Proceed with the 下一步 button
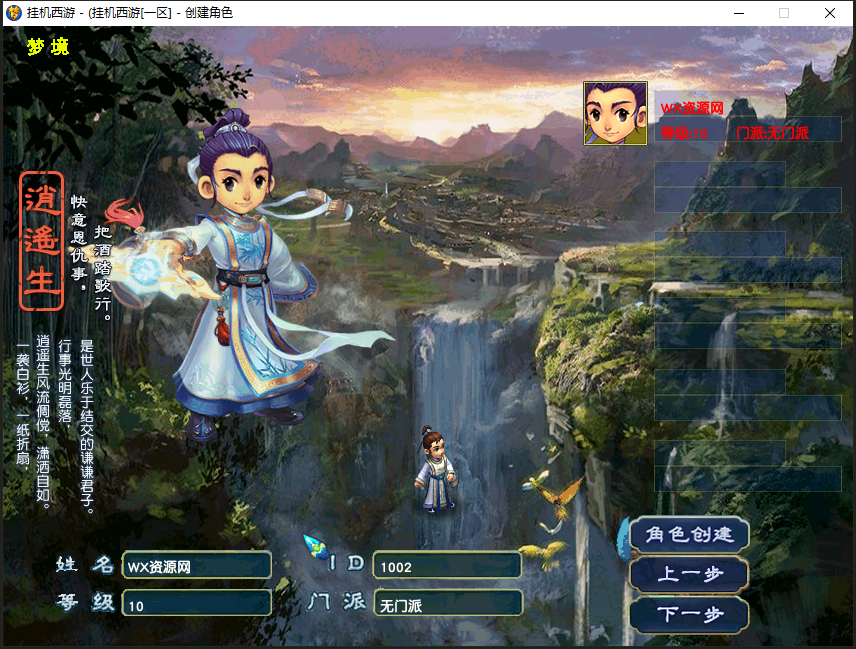The height and width of the screenshot is (649, 856). [689, 614]
